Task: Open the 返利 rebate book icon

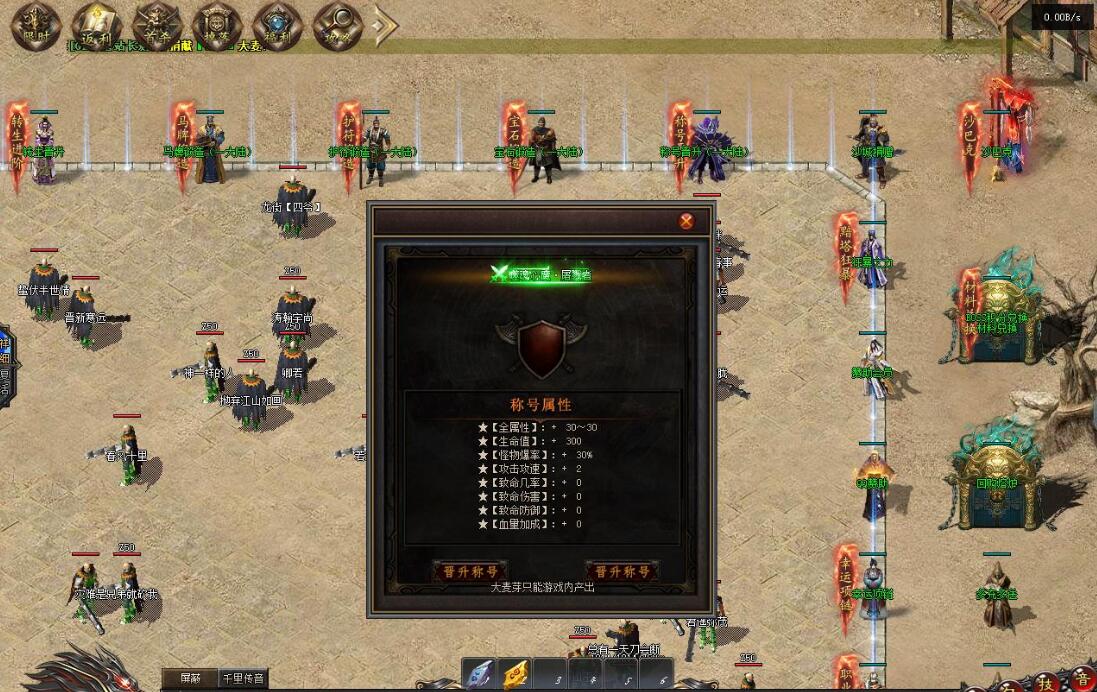Action: point(97,25)
